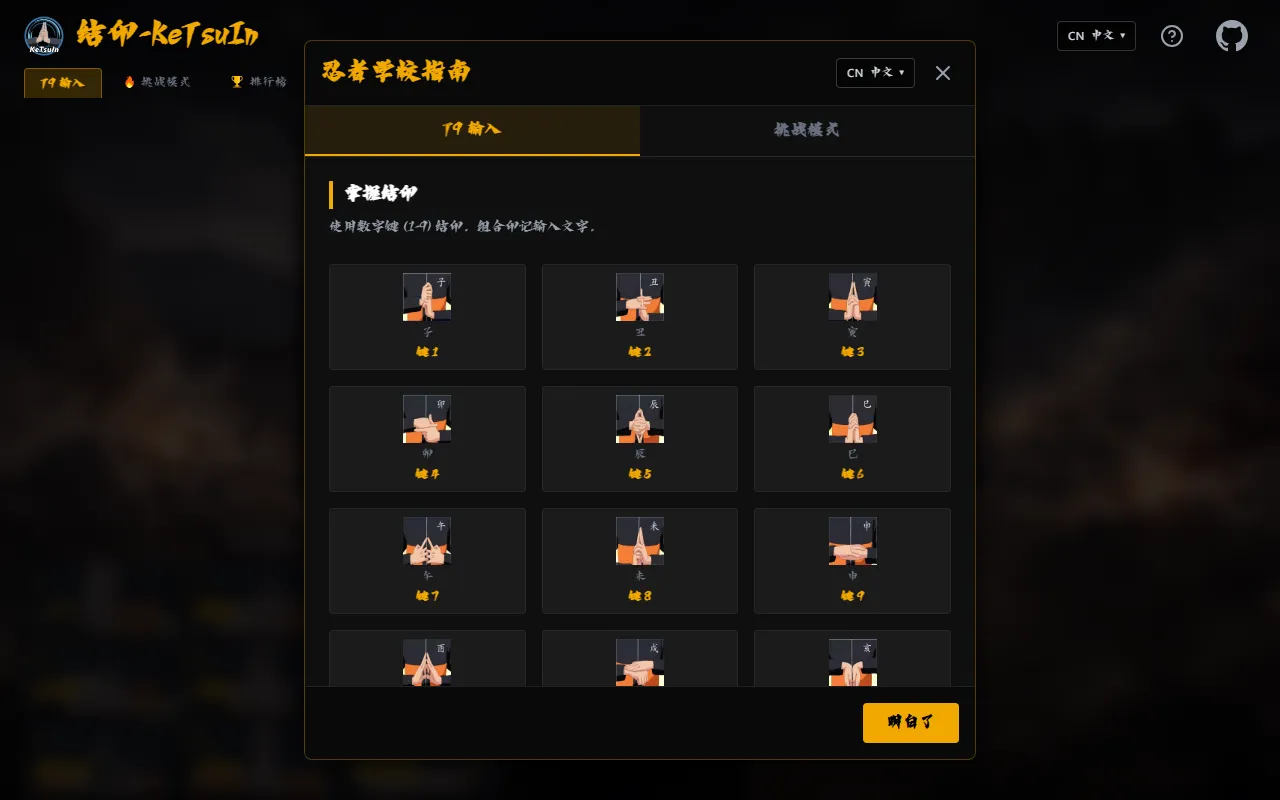Click the 午 hand seal for key 7
The height and width of the screenshot is (800, 1280).
tap(427, 540)
